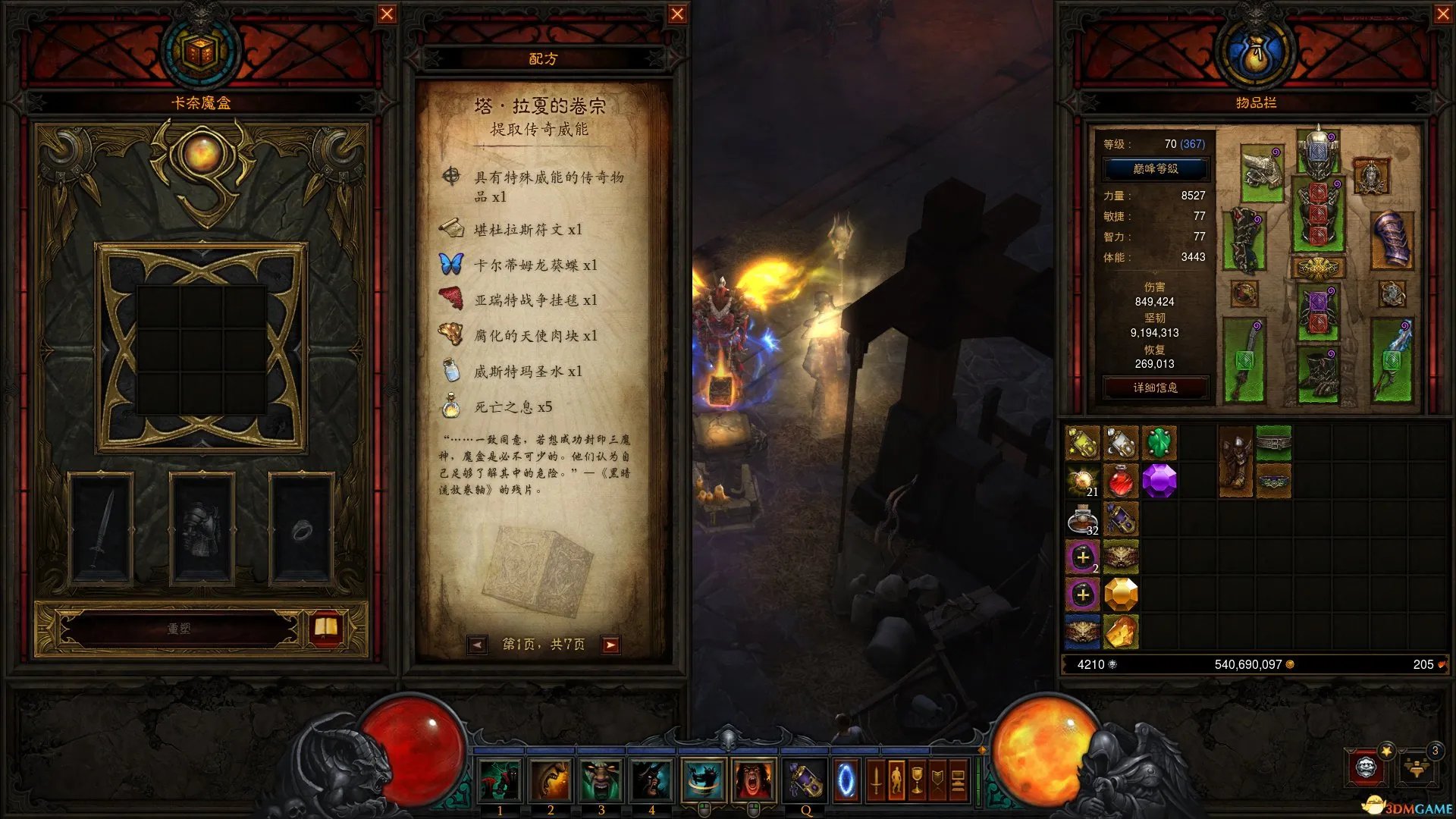Close the inventory (物品栏) panel
Screen dimensions: 1456x819
pos(1443,14)
